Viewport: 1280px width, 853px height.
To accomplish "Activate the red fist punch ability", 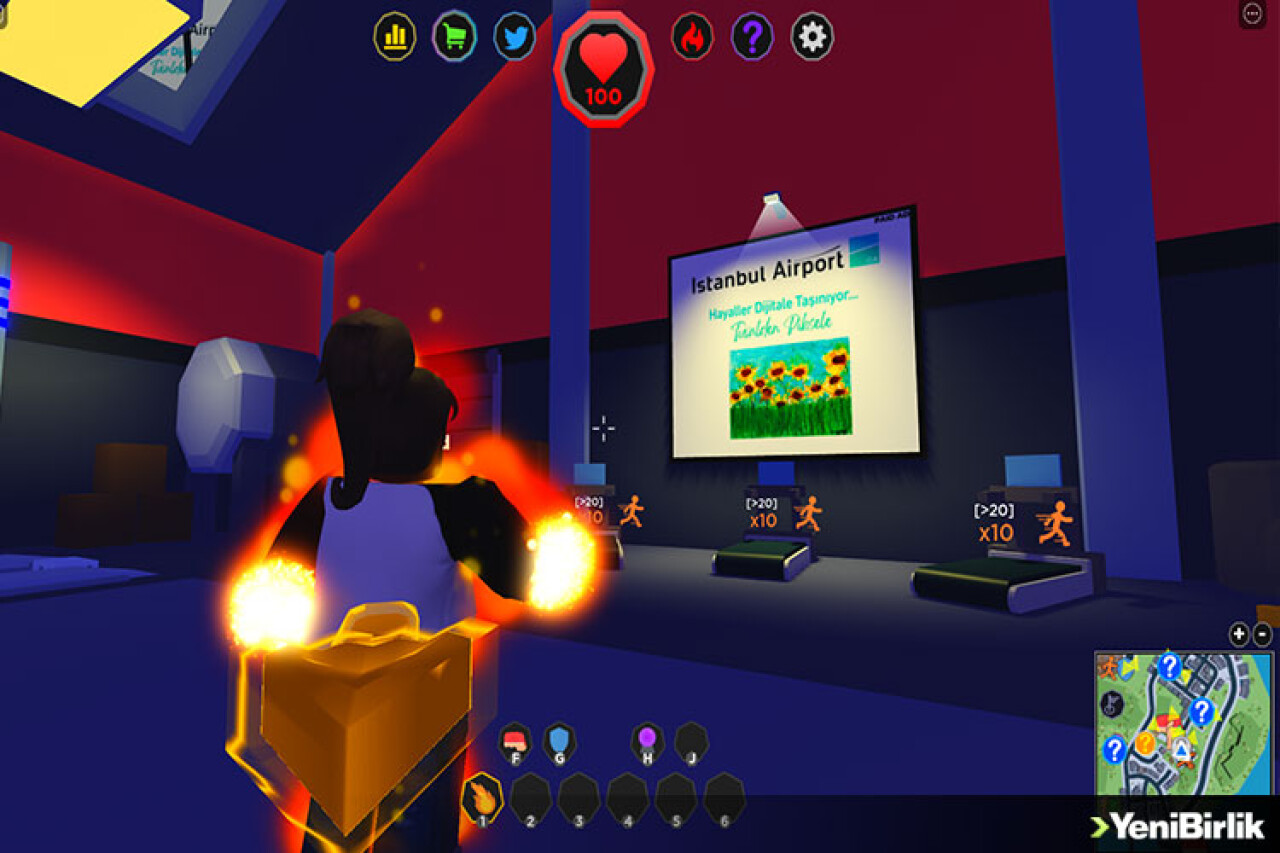I will click(515, 741).
